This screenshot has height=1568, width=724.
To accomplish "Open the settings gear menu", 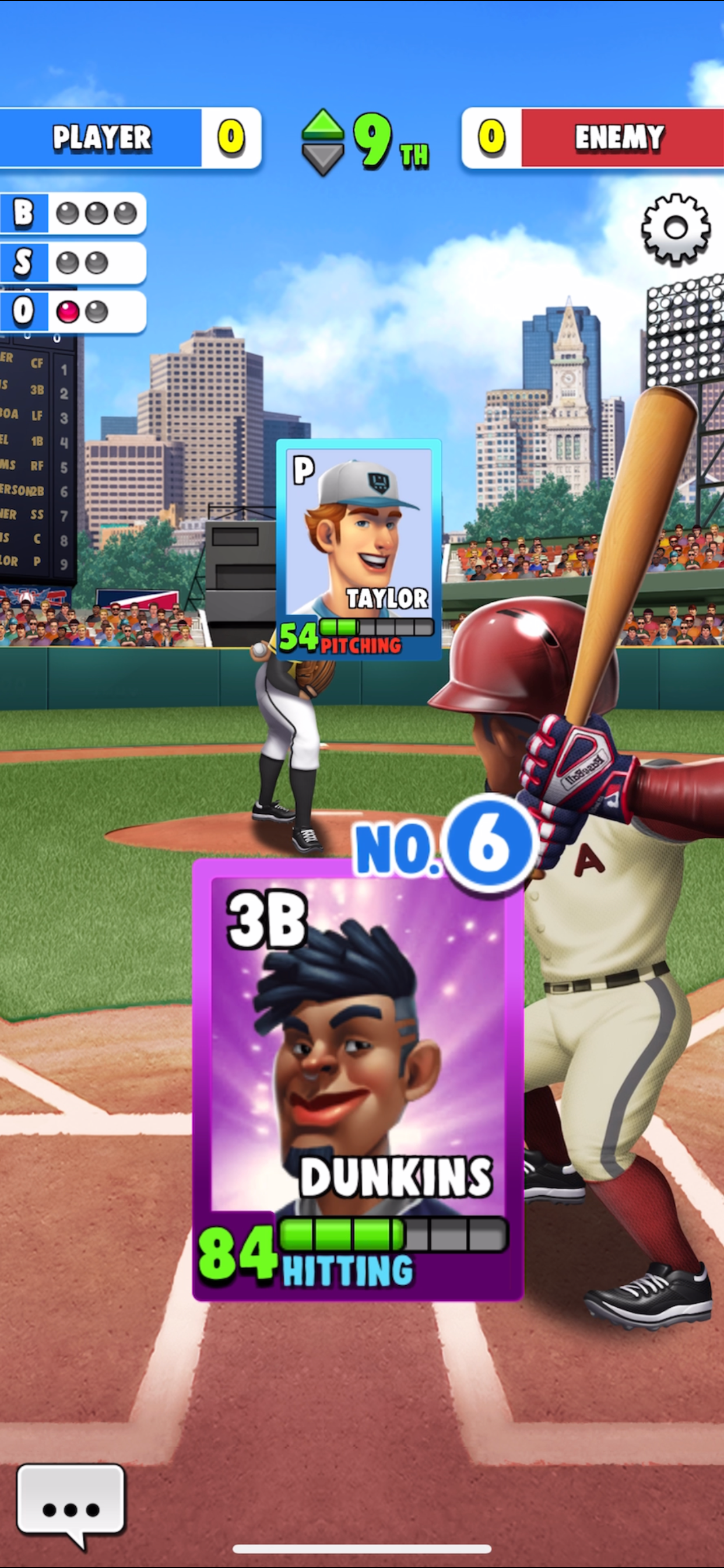I will point(676,229).
